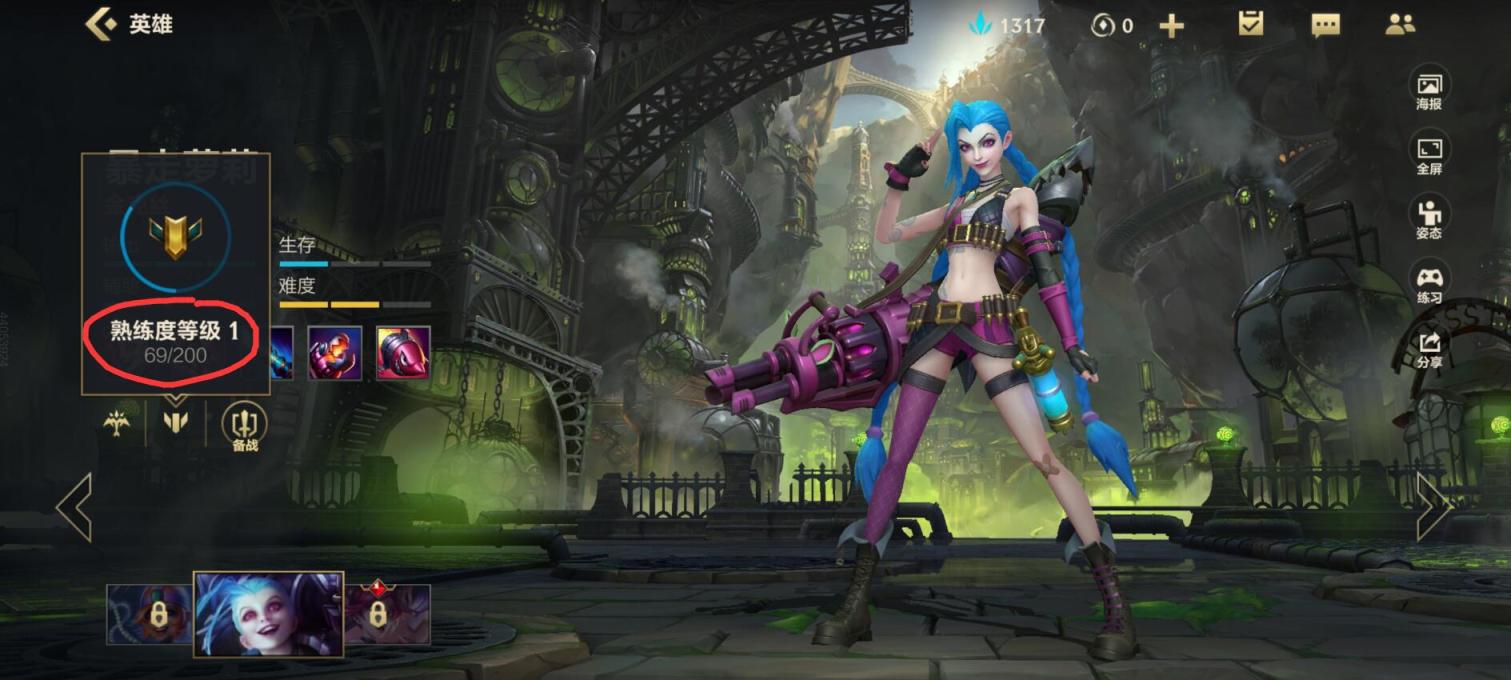The image size is (1511, 680).
Task: Add currency with the gold plus button
Action: pyautogui.click(x=1171, y=26)
